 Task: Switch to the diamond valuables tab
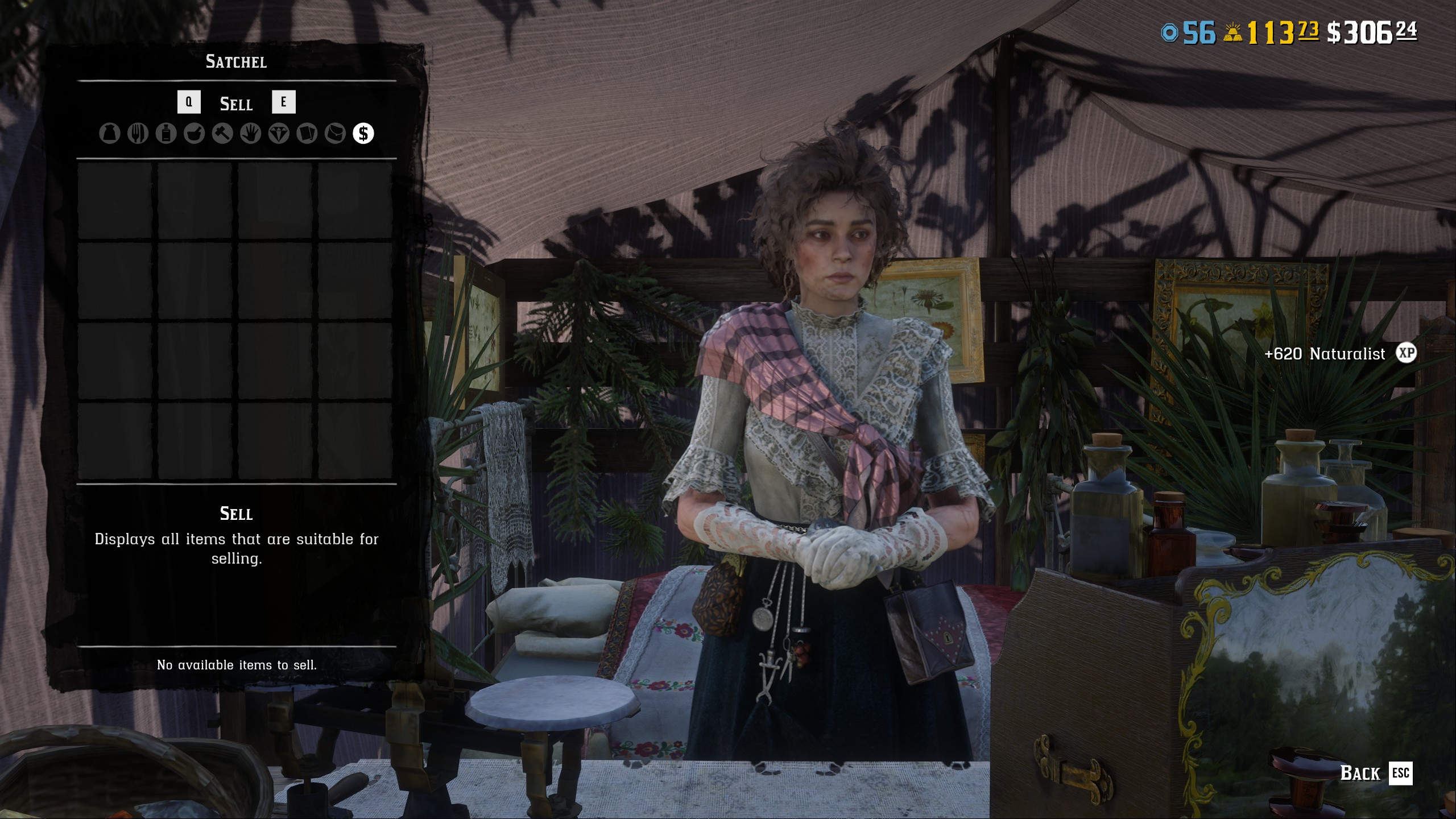279,134
